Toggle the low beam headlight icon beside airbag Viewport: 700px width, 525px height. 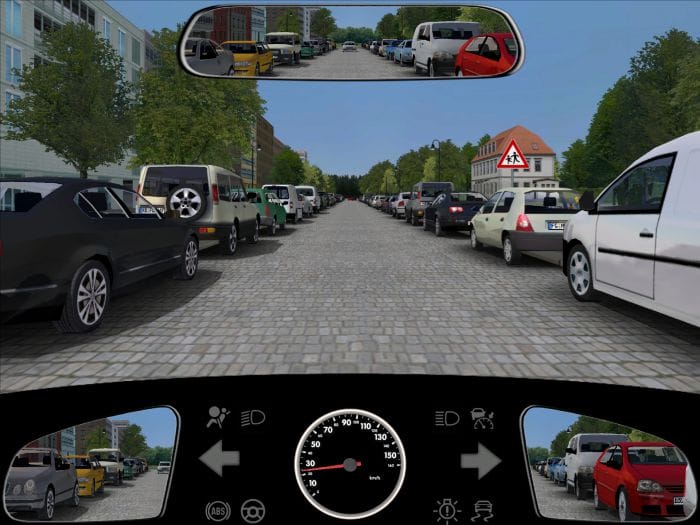pos(253,417)
